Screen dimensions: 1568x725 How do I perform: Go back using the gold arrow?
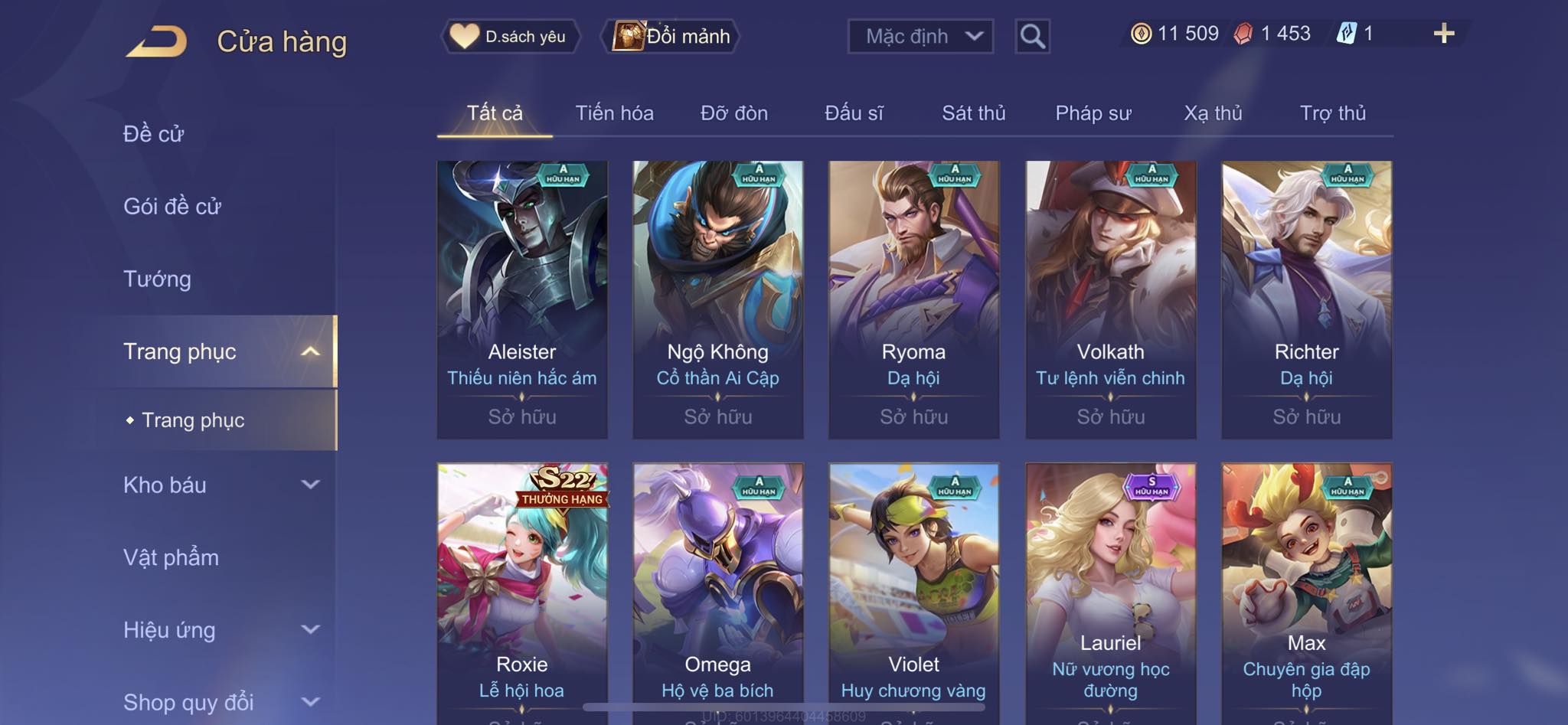point(157,41)
